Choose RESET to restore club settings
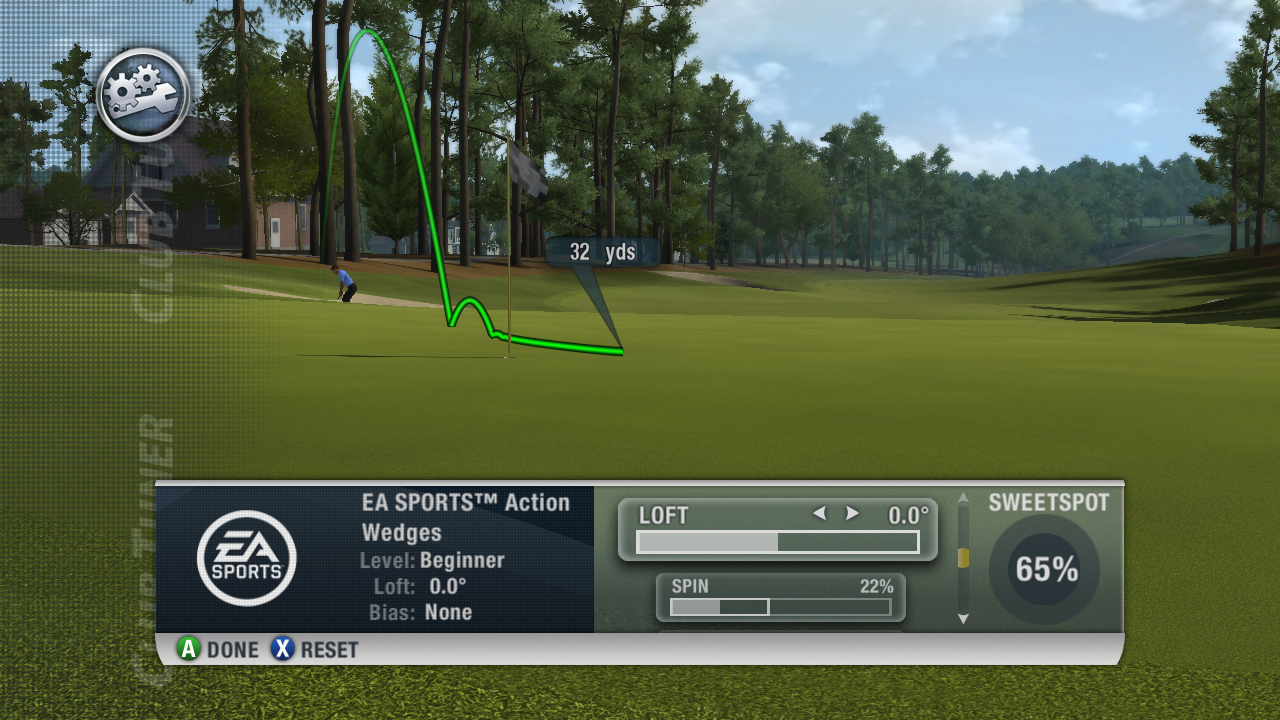Image resolution: width=1280 pixels, height=720 pixels. (x=329, y=650)
